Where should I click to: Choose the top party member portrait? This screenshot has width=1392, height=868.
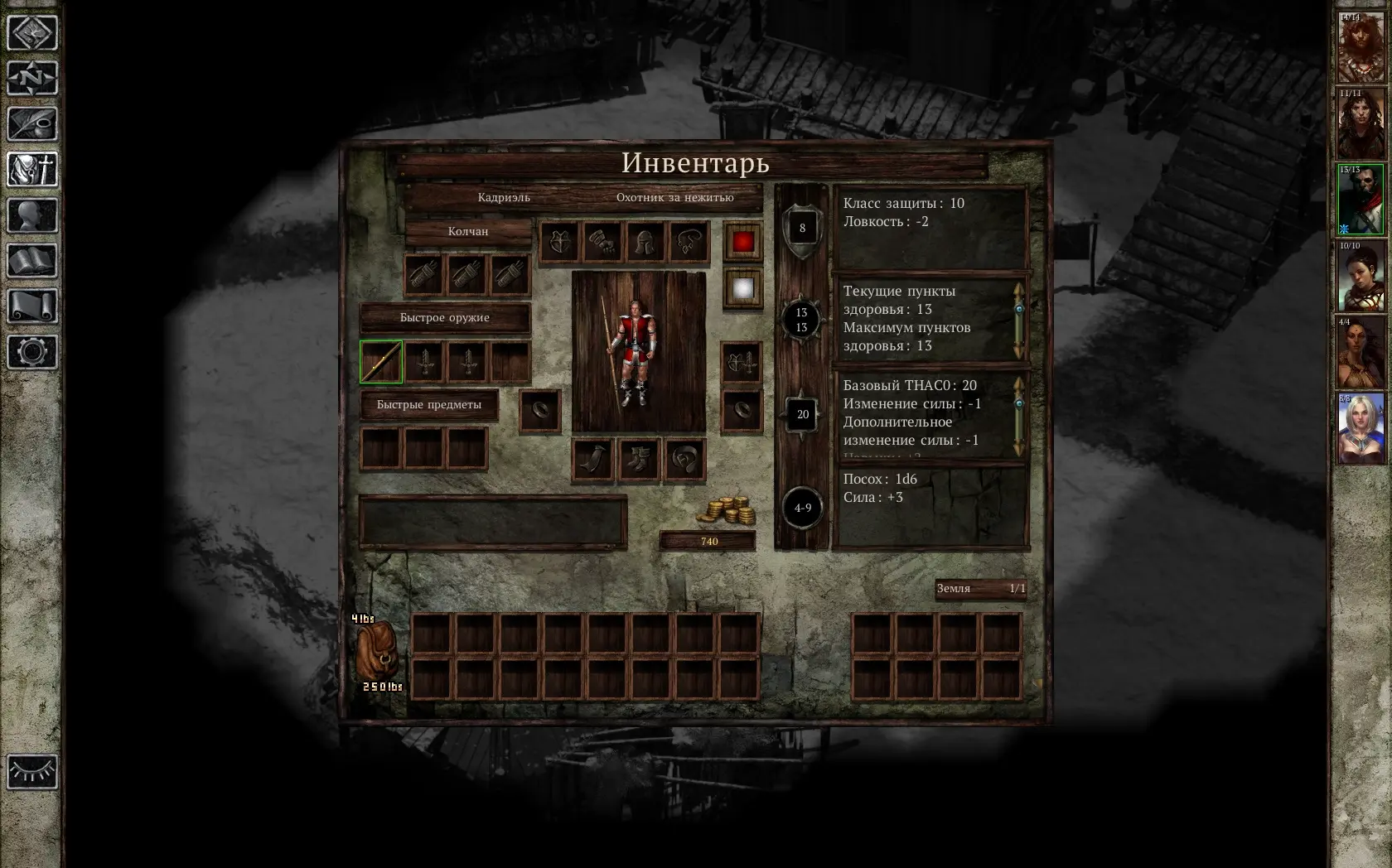pos(1361,48)
